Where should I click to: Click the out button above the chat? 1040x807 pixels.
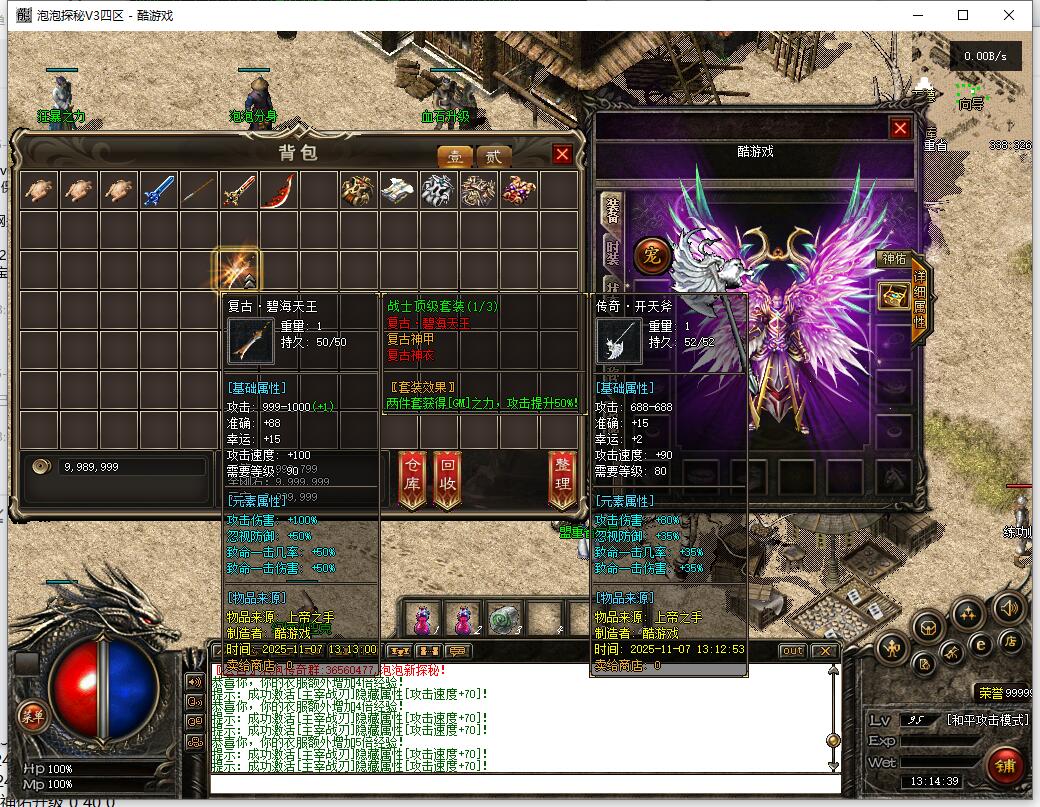(x=792, y=651)
